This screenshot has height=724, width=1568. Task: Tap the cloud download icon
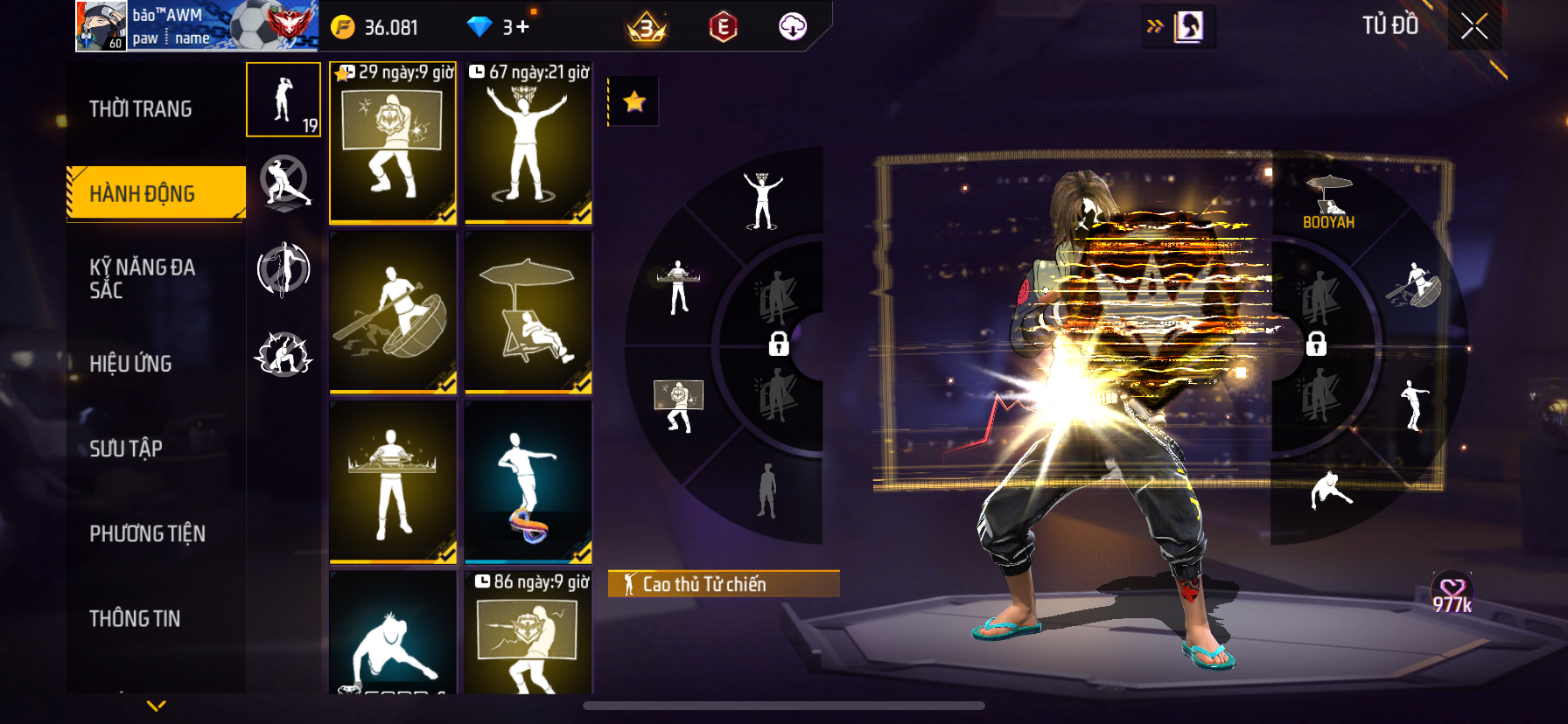[793, 26]
